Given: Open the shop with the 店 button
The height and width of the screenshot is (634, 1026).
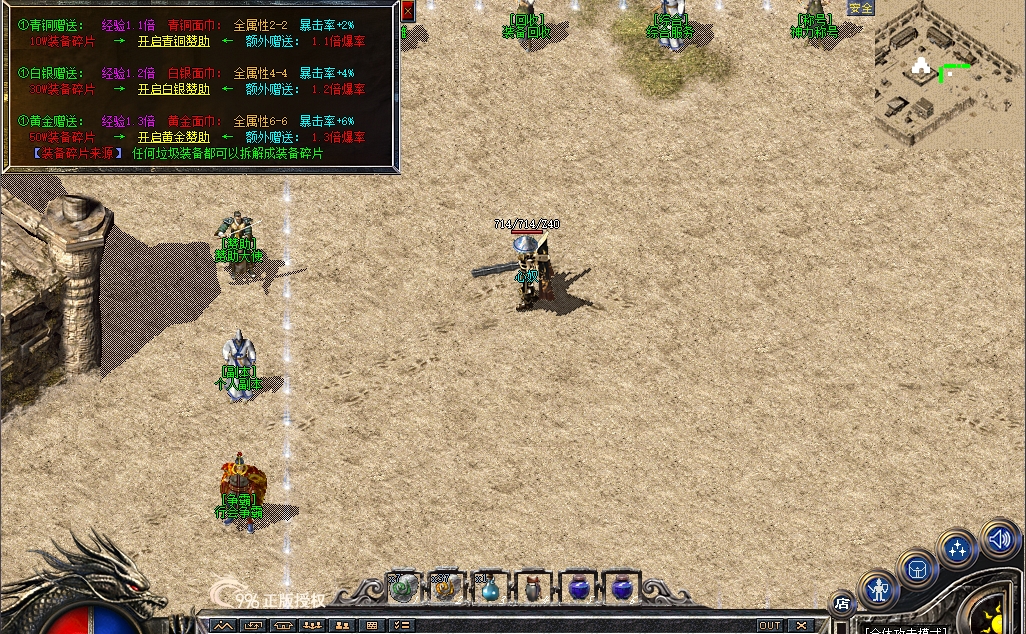Looking at the screenshot, I should [x=843, y=603].
